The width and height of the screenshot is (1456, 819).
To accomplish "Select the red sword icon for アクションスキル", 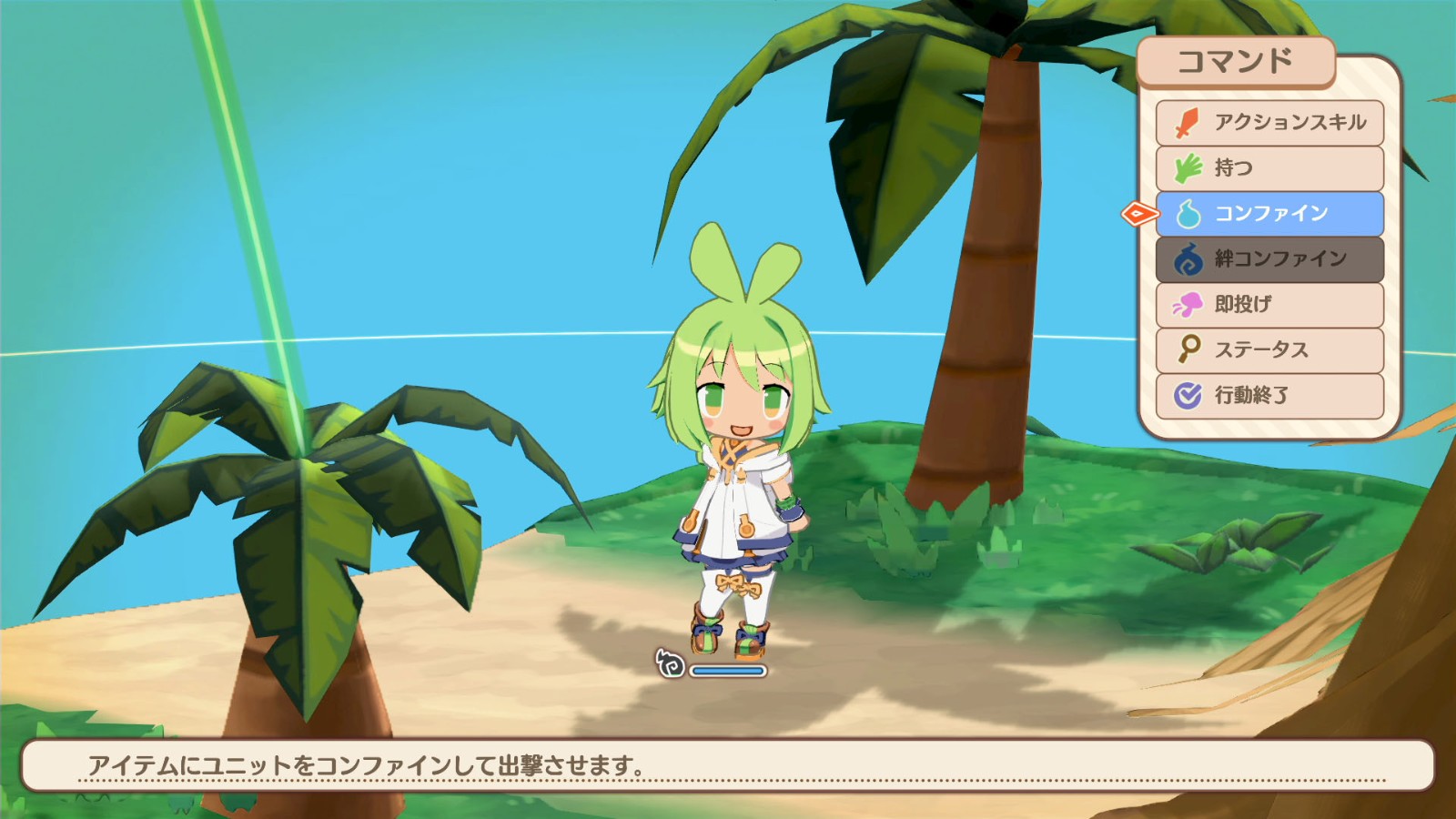I will pyautogui.click(x=1186, y=123).
